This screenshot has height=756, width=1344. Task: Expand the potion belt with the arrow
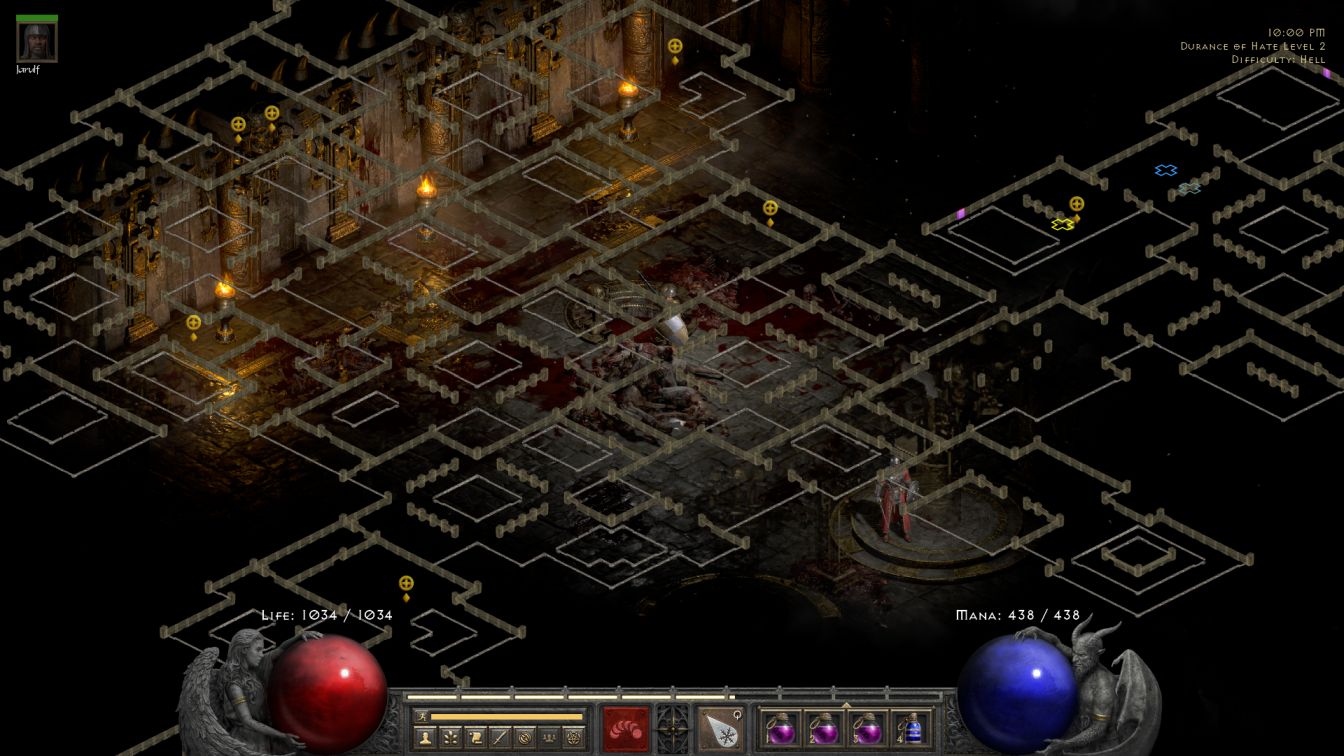click(846, 705)
